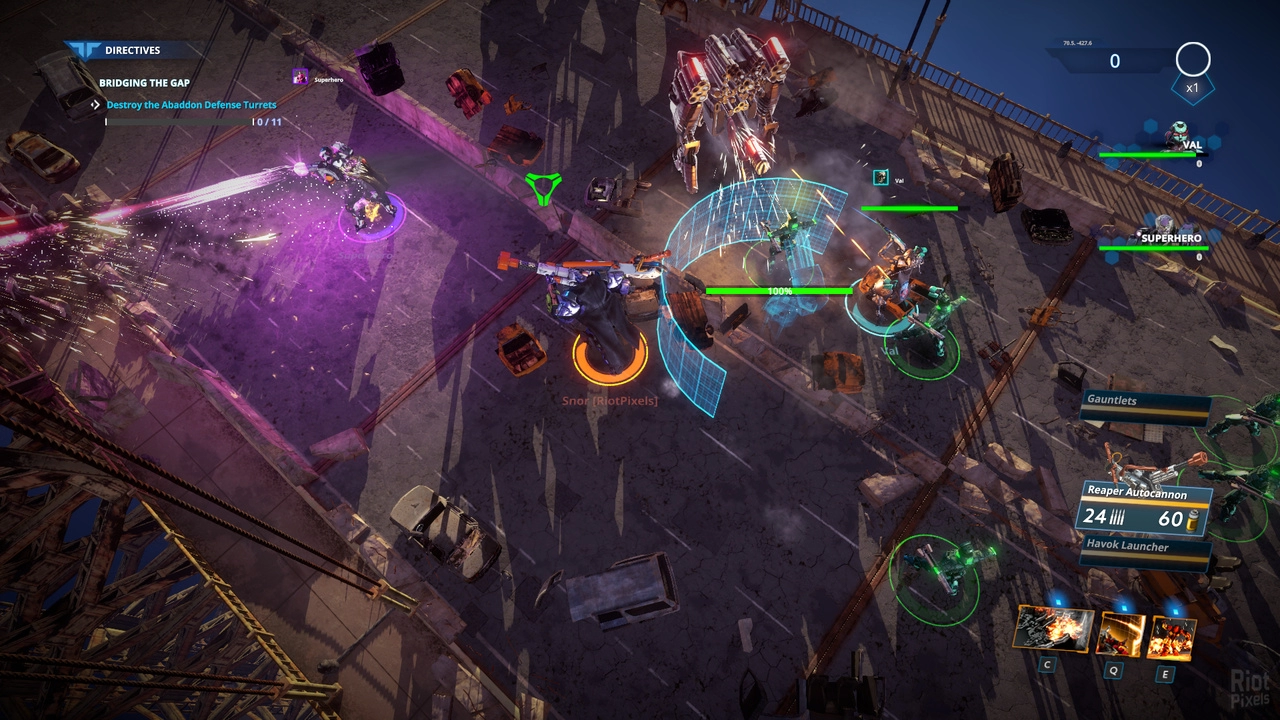Image resolution: width=1280 pixels, height=720 pixels.
Task: Switch to the Havok Launcher weapon
Action: pyautogui.click(x=1144, y=548)
